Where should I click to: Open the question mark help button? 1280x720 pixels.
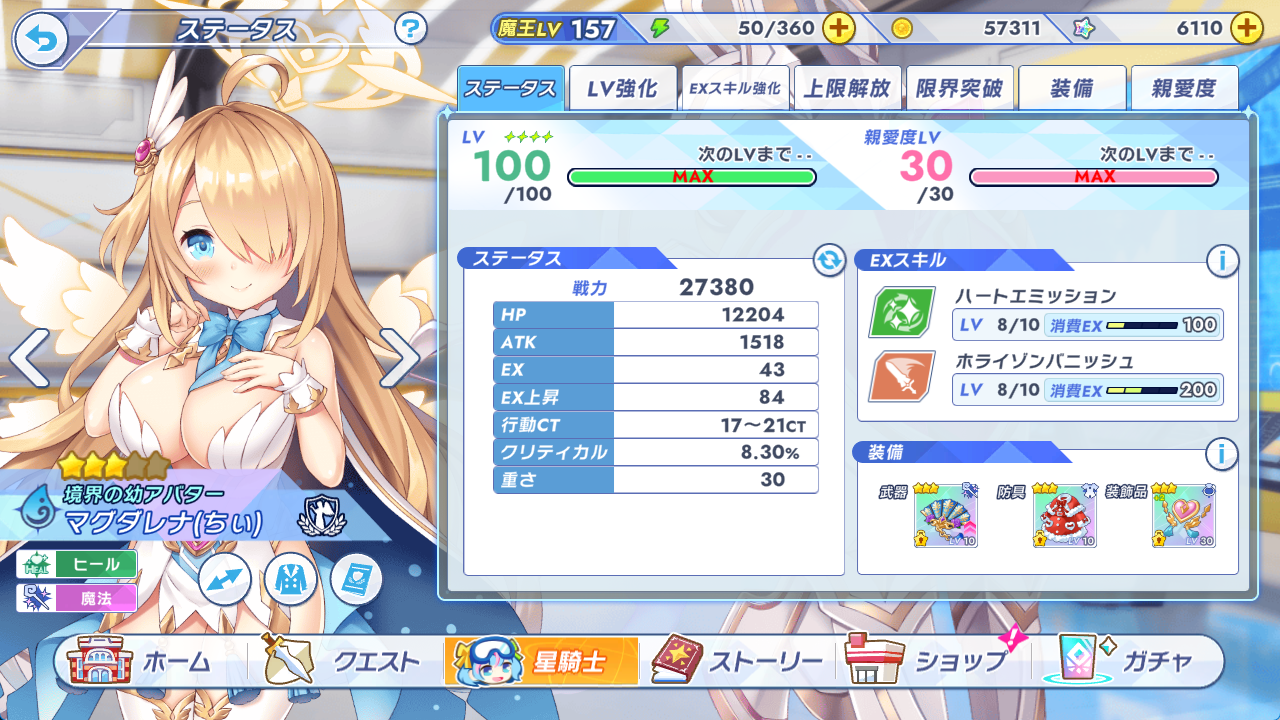(x=411, y=28)
